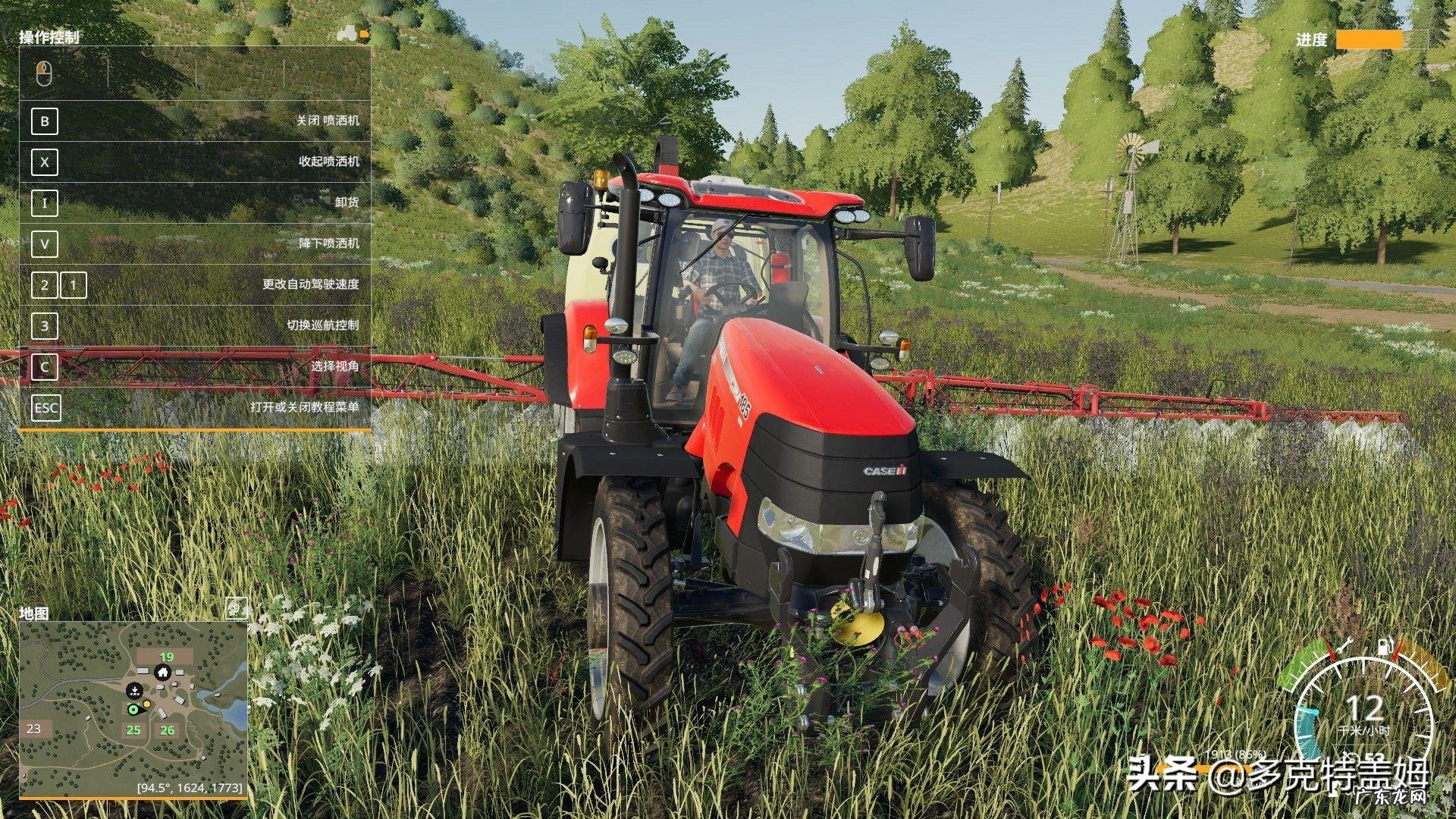The width and height of the screenshot is (1456, 819).
Task: Click the green player position marker
Action: [x=133, y=709]
